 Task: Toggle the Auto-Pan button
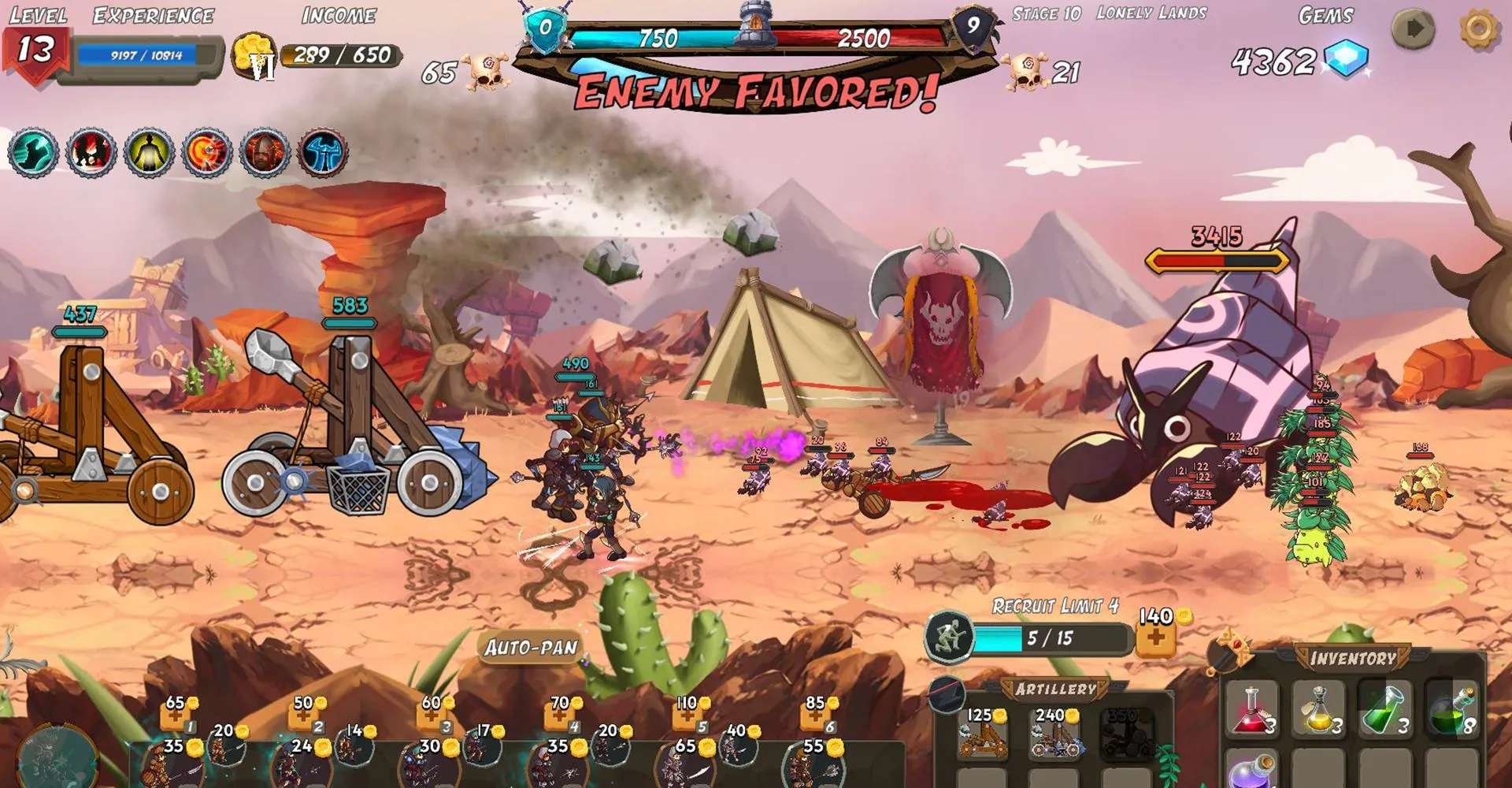coord(531,648)
